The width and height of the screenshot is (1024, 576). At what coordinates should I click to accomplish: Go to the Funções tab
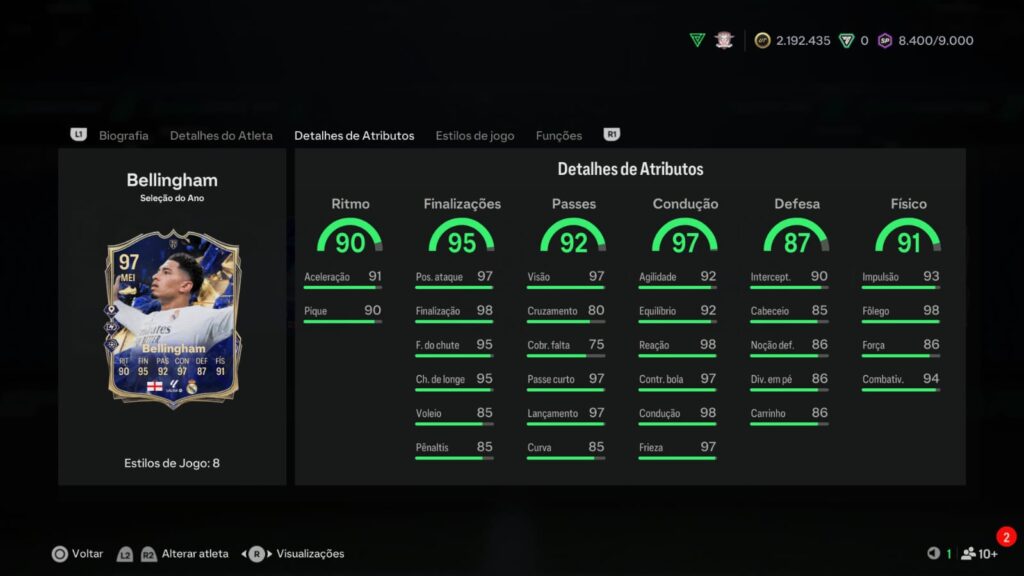coord(559,135)
